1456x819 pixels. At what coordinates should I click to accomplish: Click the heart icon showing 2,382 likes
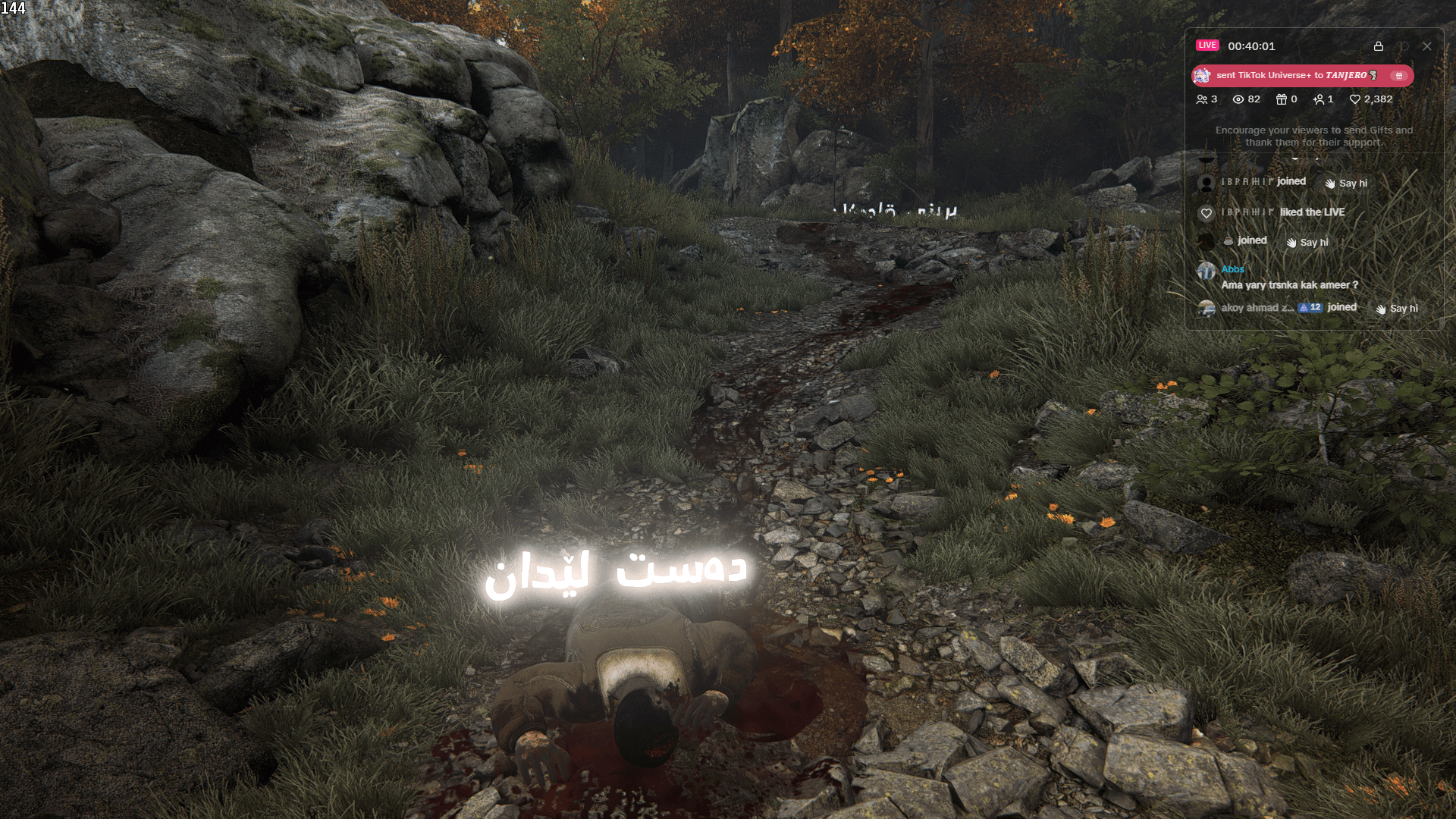(1355, 99)
